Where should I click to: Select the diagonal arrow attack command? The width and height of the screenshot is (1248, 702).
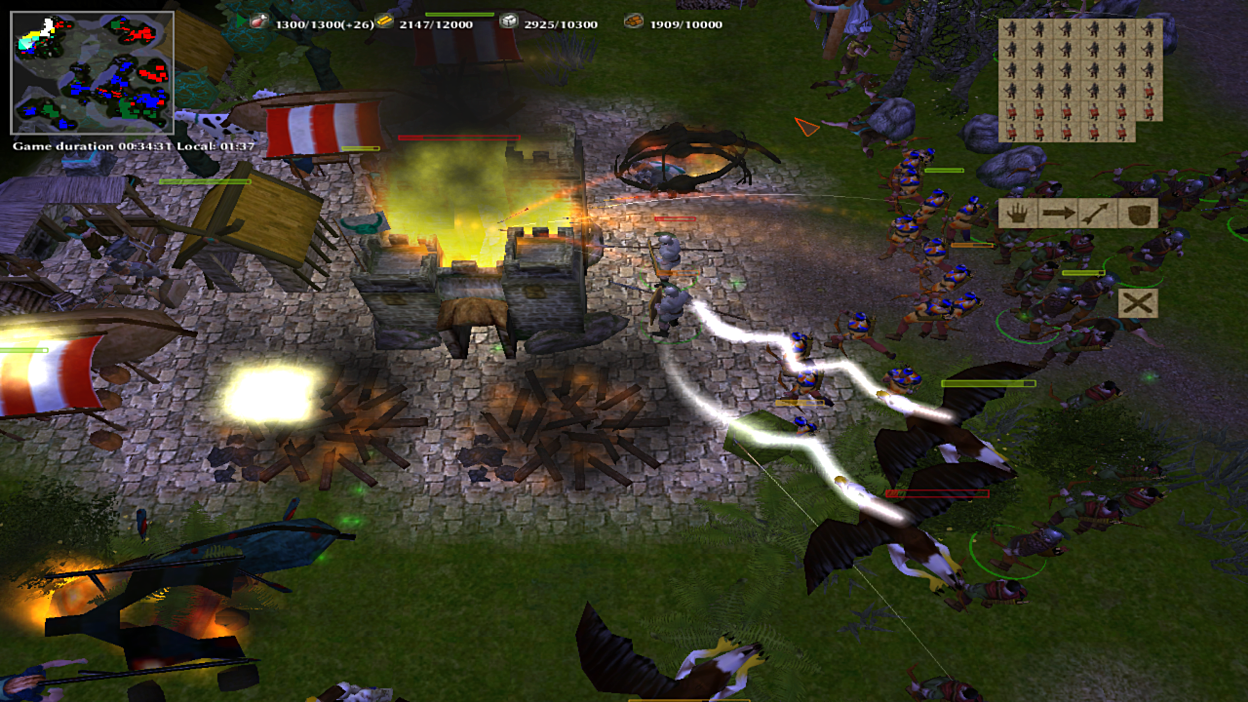point(1098,213)
